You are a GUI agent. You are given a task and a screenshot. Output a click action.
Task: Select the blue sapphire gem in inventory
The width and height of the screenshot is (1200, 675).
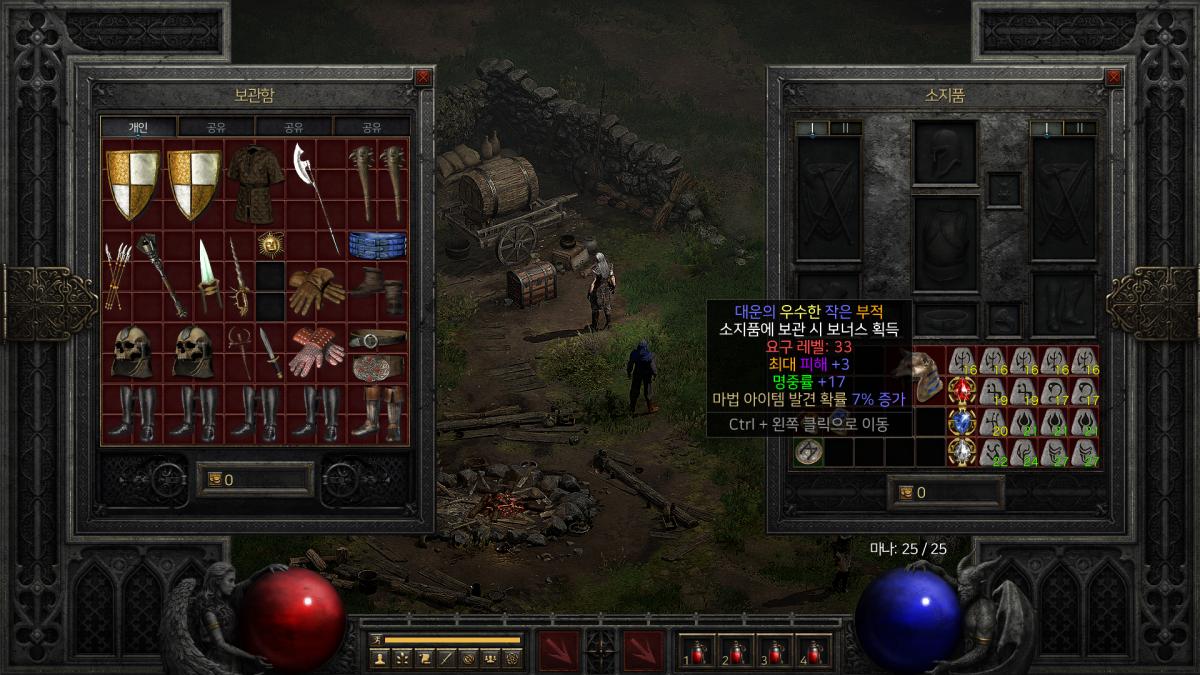click(962, 422)
